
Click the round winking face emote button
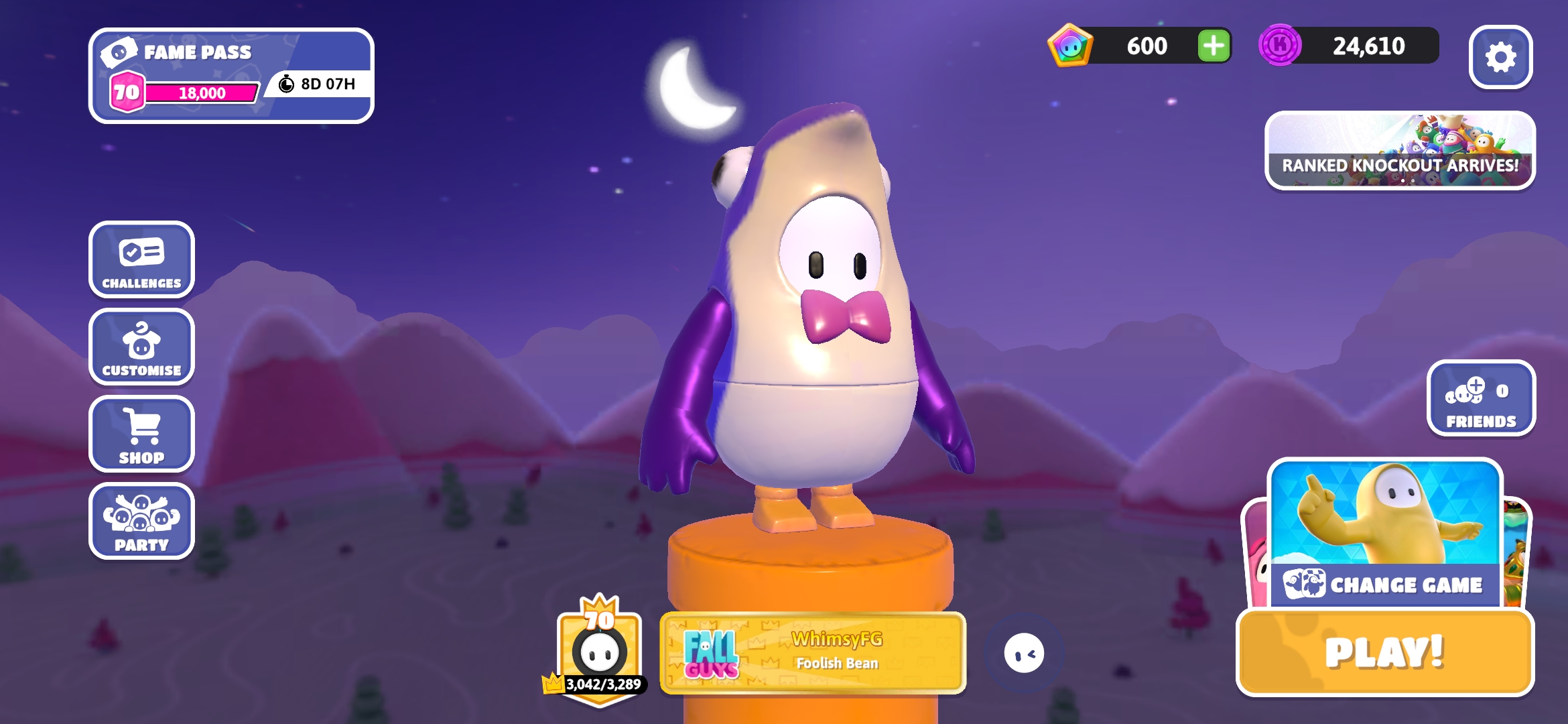click(1024, 653)
